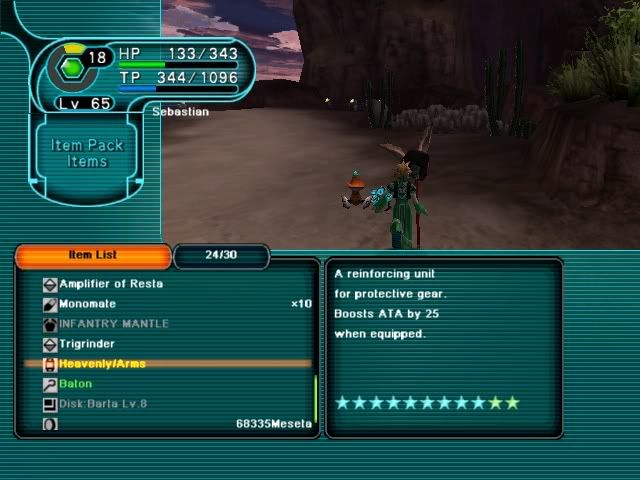Click the item list scrollbar
Viewport: 640px width, 480px height.
click(x=316, y=398)
